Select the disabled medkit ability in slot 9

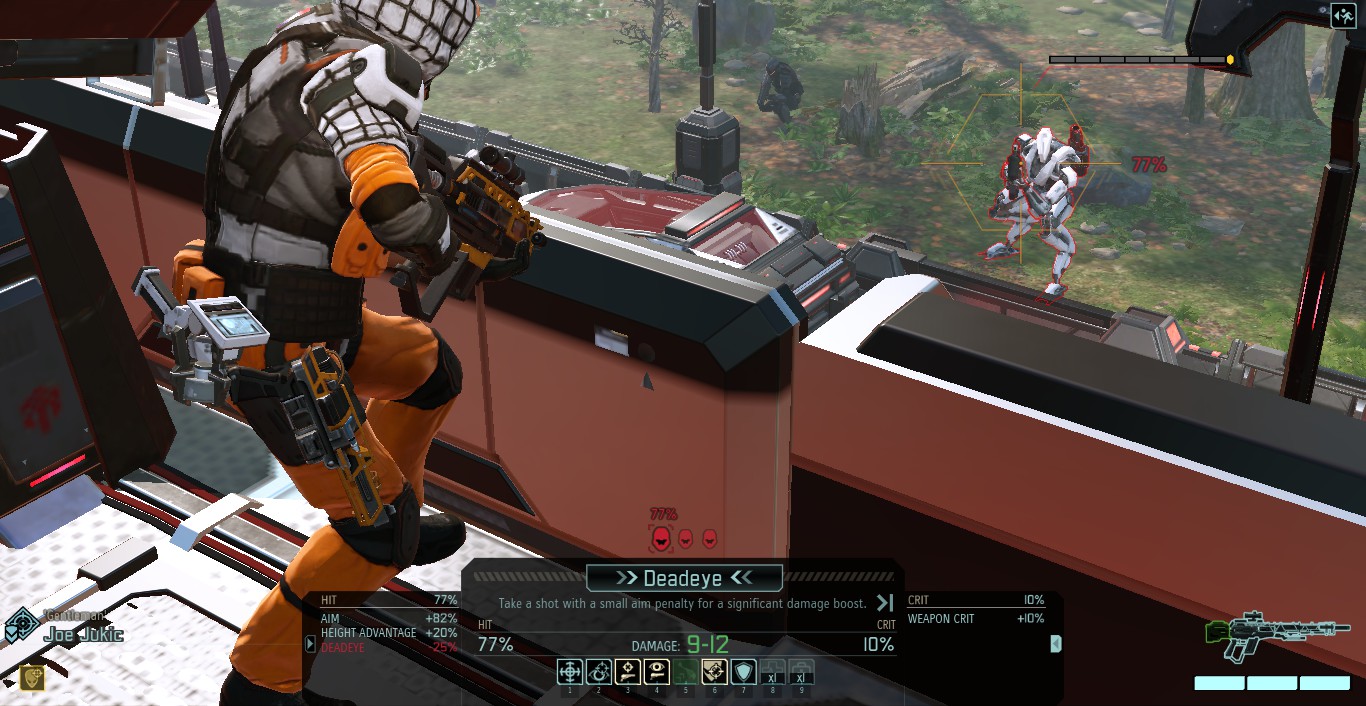801,671
